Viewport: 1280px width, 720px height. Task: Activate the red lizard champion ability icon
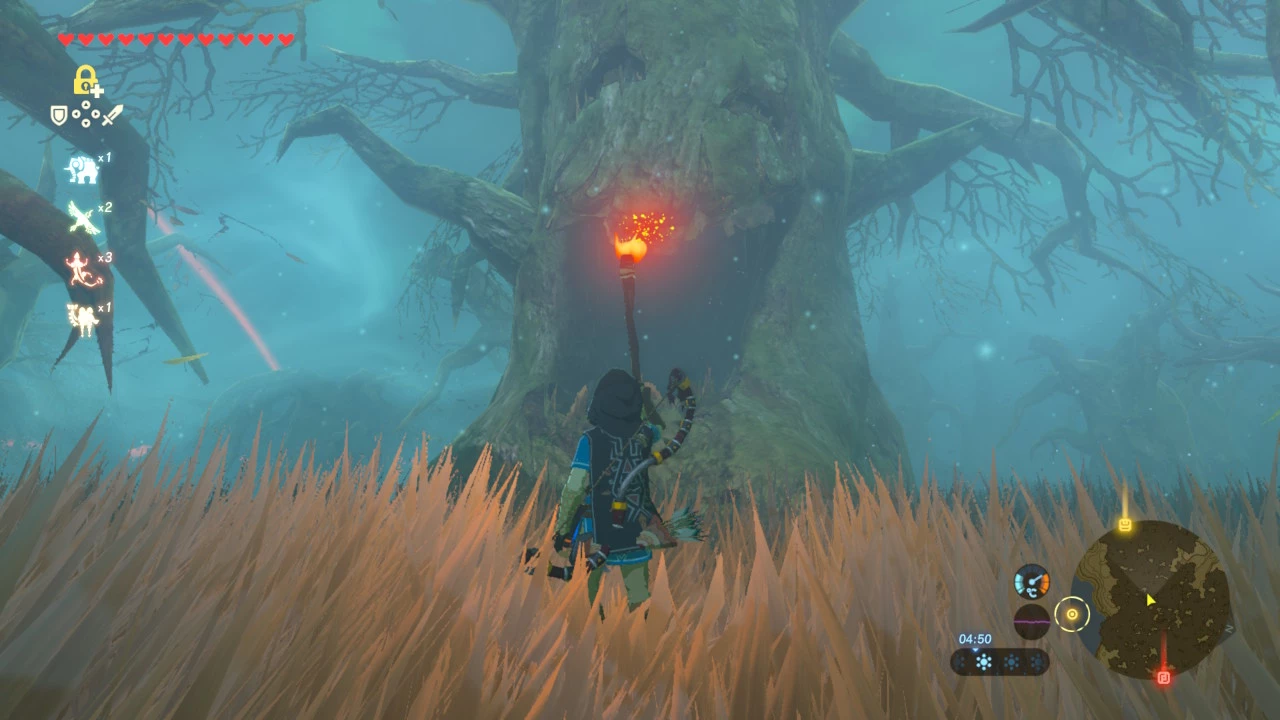[x=82, y=268]
